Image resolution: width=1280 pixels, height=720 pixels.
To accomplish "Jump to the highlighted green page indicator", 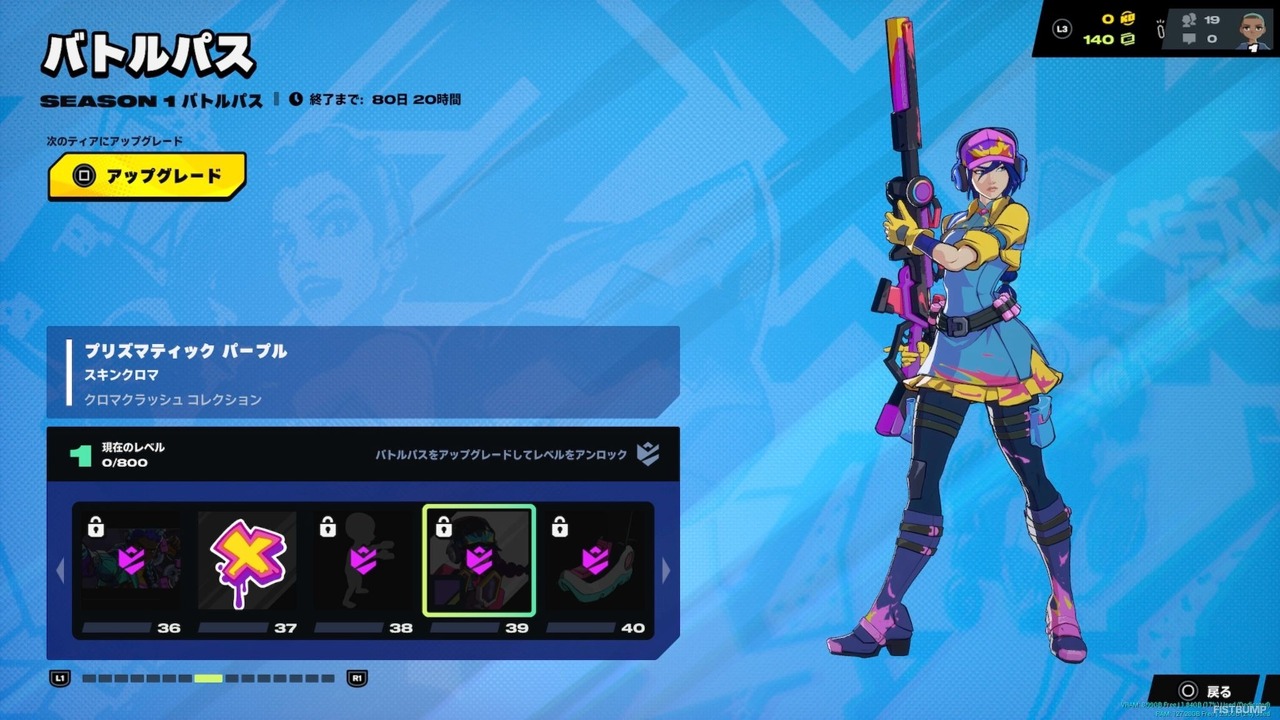I will 208,678.
